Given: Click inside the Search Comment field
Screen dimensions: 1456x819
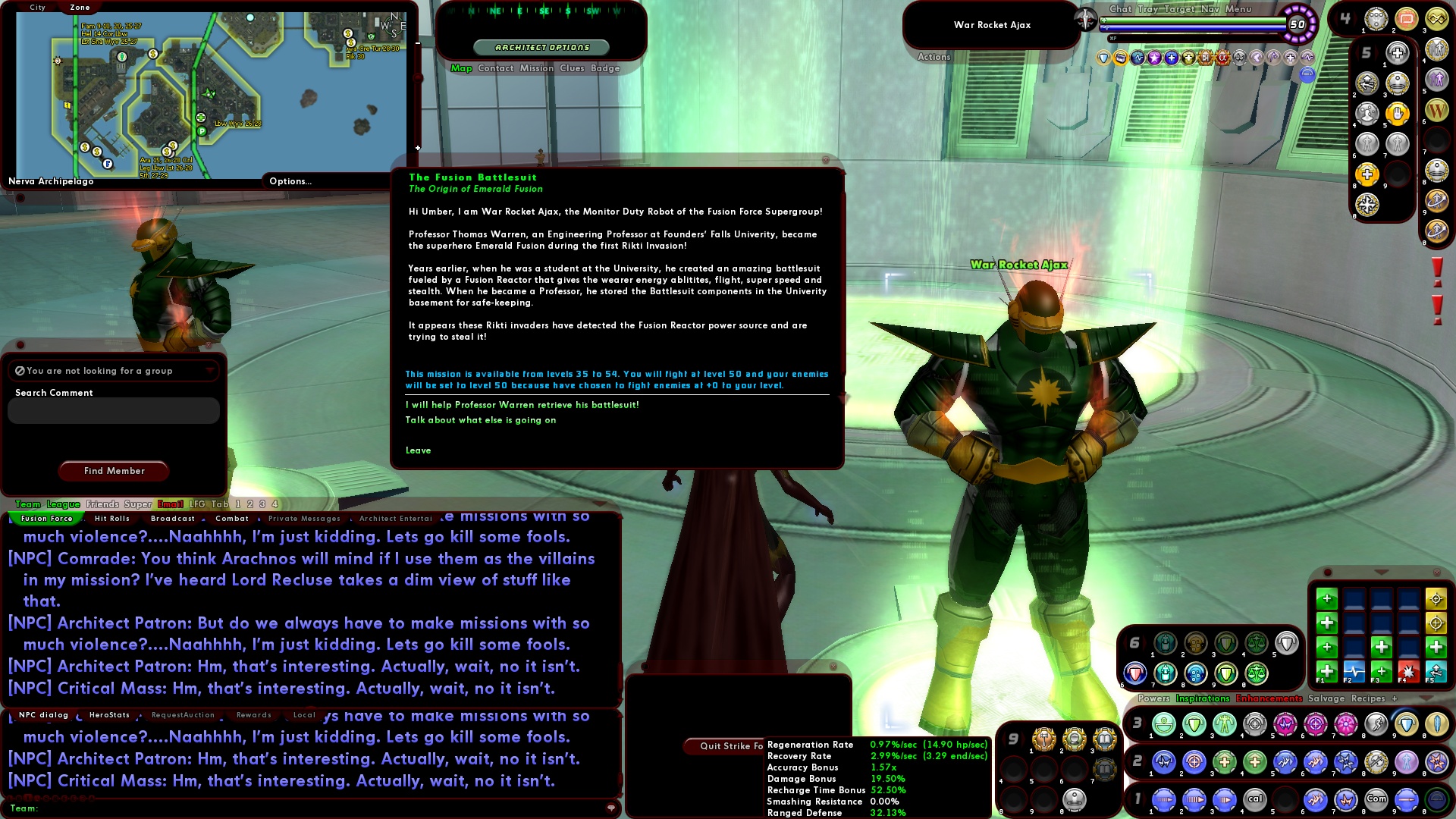Looking at the screenshot, I should coord(113,410).
